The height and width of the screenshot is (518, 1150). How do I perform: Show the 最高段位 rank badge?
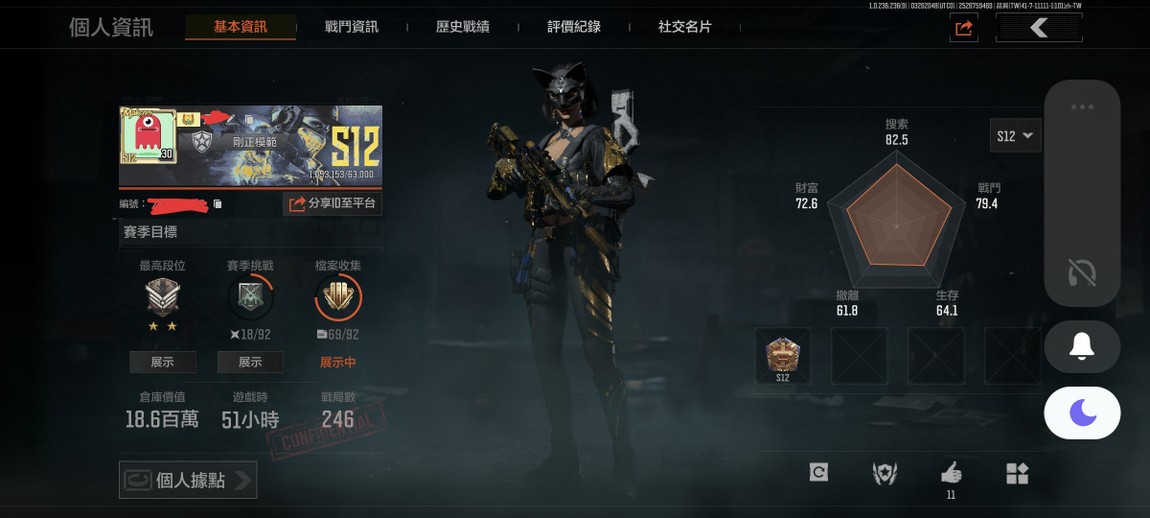coord(162,362)
